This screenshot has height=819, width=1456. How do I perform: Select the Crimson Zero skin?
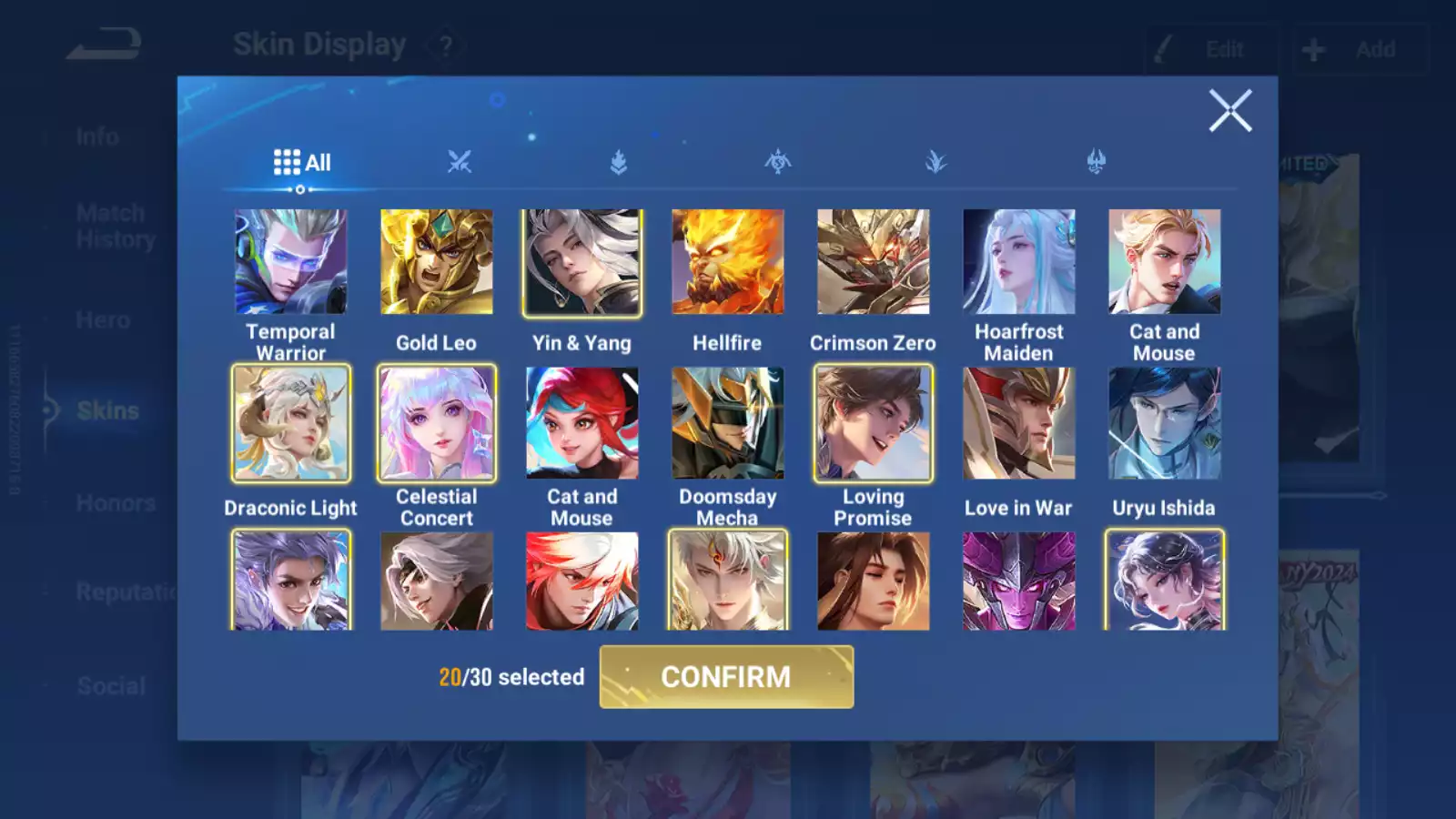[873, 262]
